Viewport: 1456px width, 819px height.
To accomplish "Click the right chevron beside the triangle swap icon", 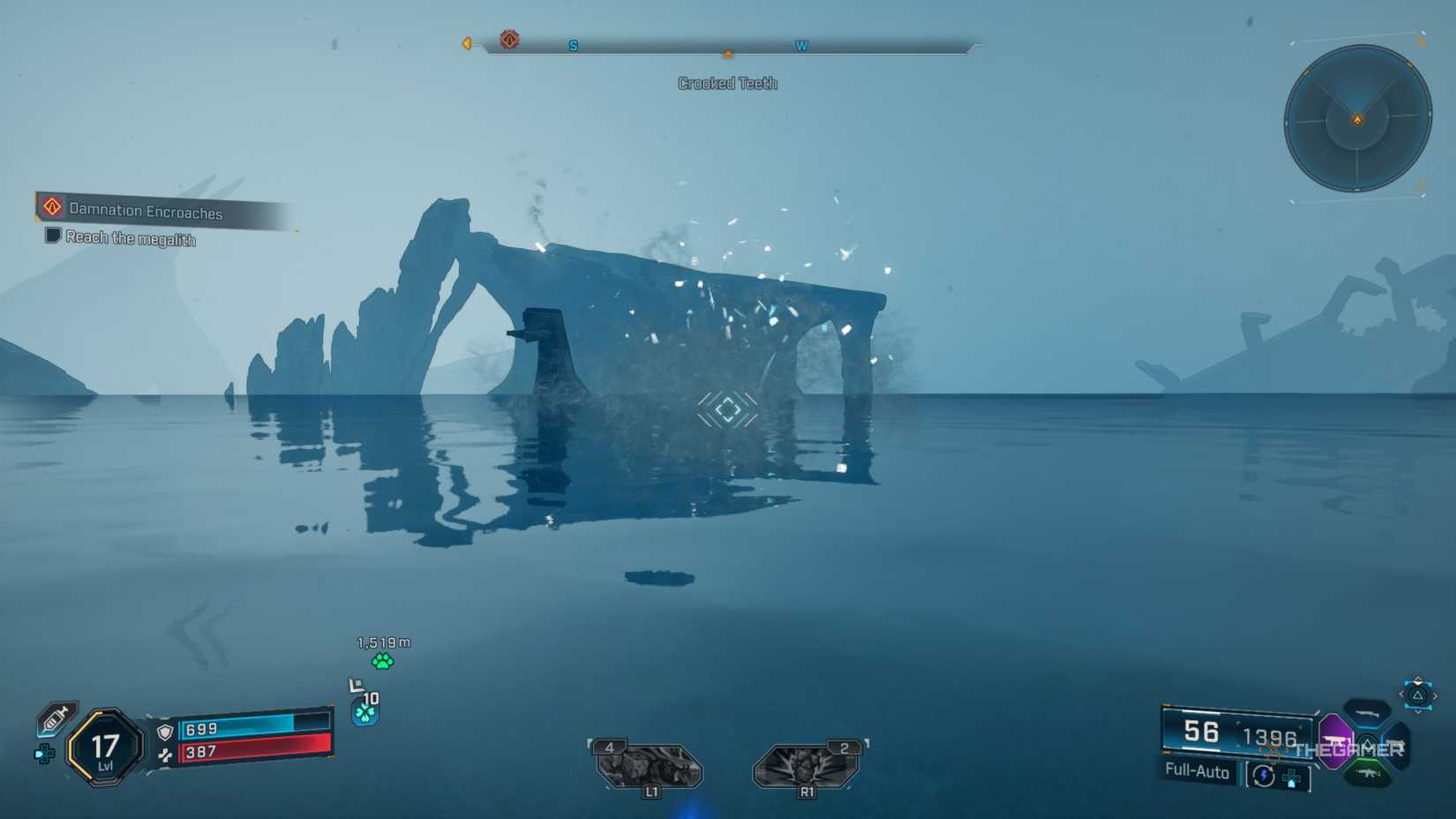I will (x=1435, y=695).
